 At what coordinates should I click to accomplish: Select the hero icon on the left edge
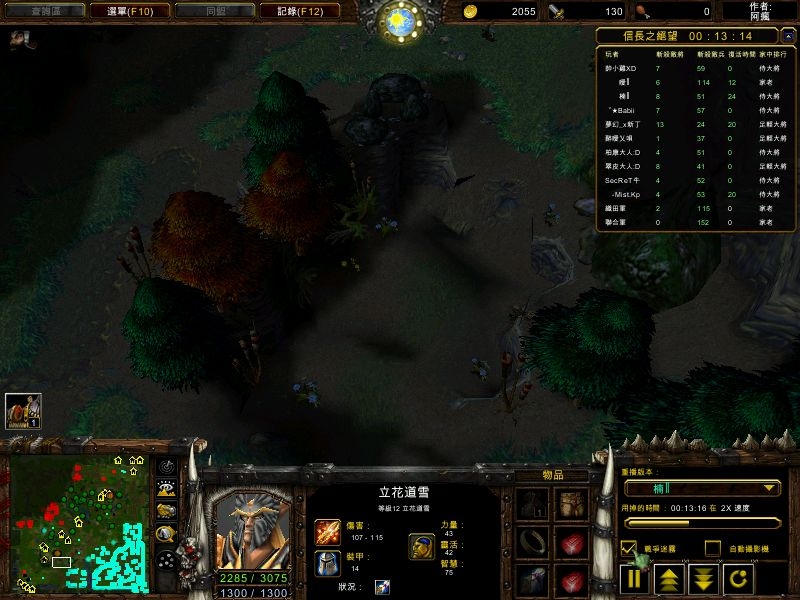tap(22, 411)
